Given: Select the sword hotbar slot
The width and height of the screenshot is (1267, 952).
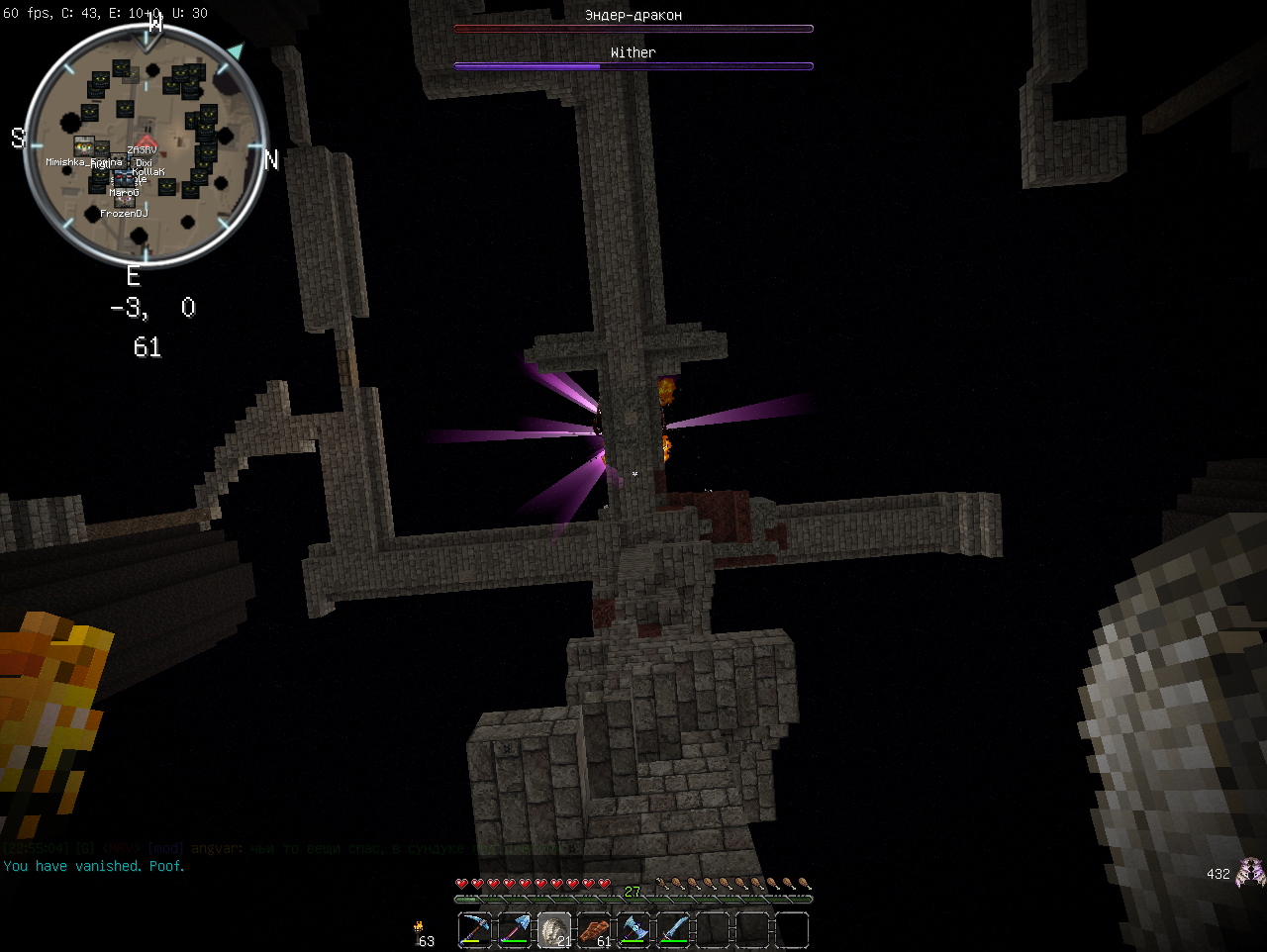Looking at the screenshot, I should 673,930.
